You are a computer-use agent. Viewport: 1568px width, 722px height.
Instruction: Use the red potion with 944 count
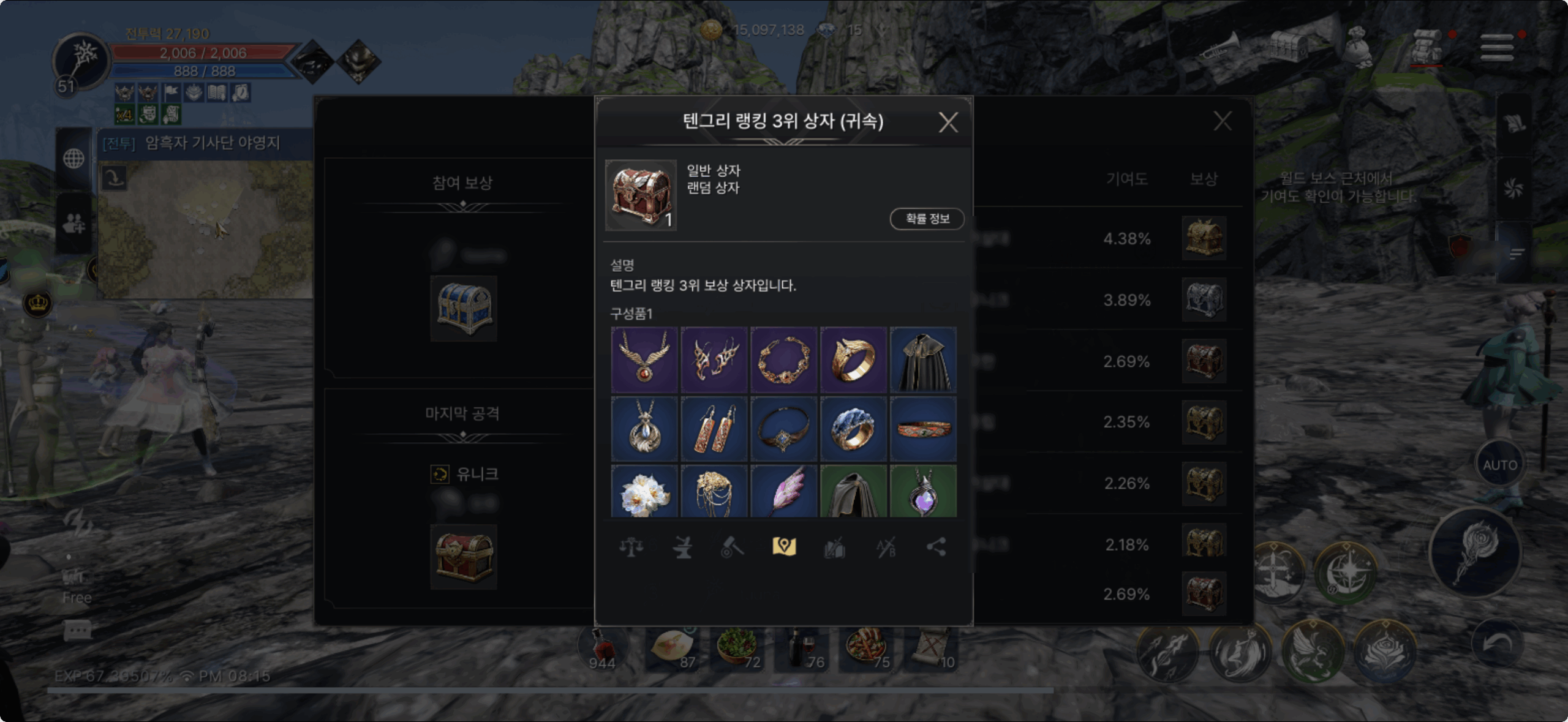[x=602, y=649]
